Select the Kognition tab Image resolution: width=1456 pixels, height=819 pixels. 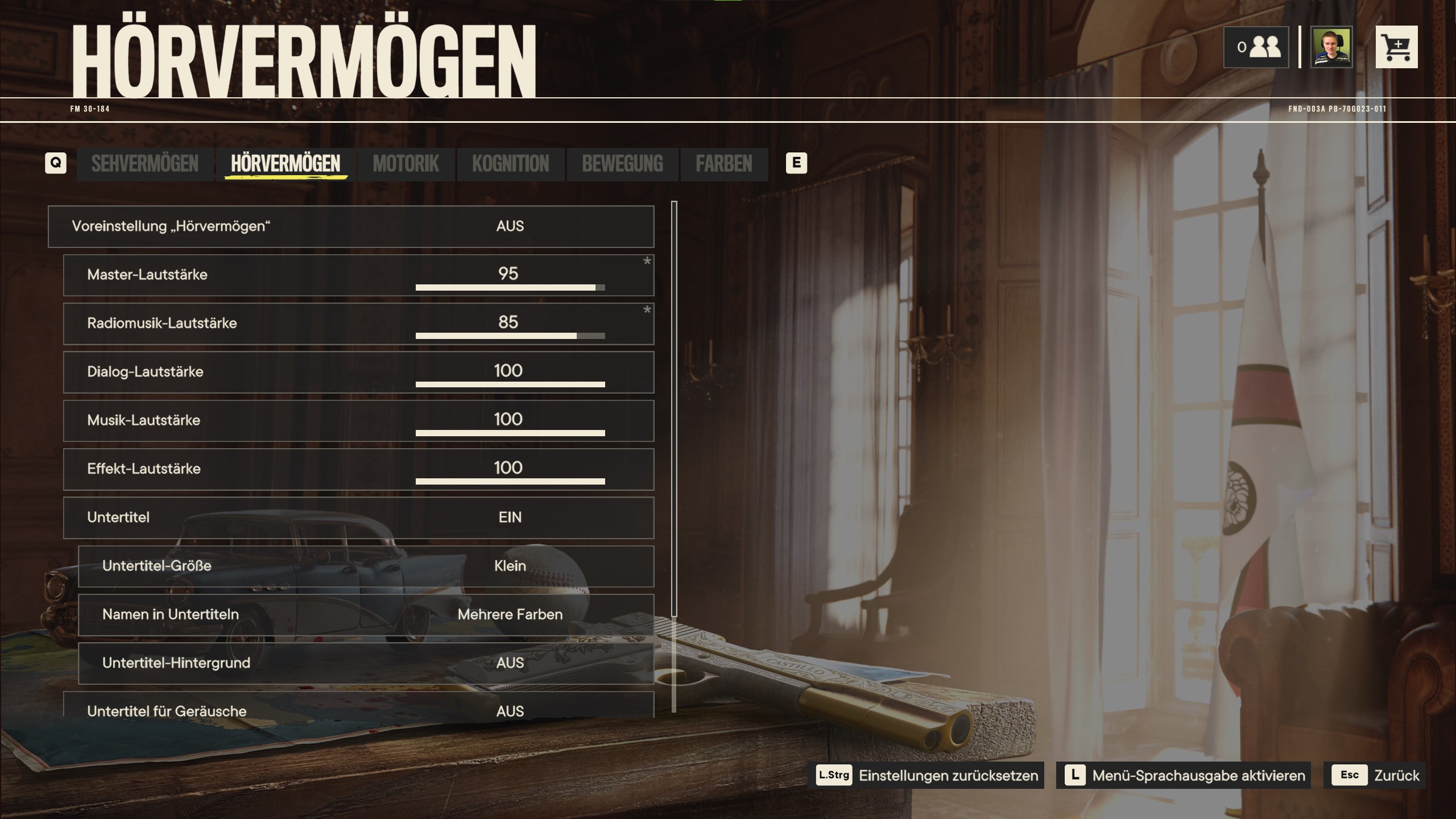click(x=510, y=164)
